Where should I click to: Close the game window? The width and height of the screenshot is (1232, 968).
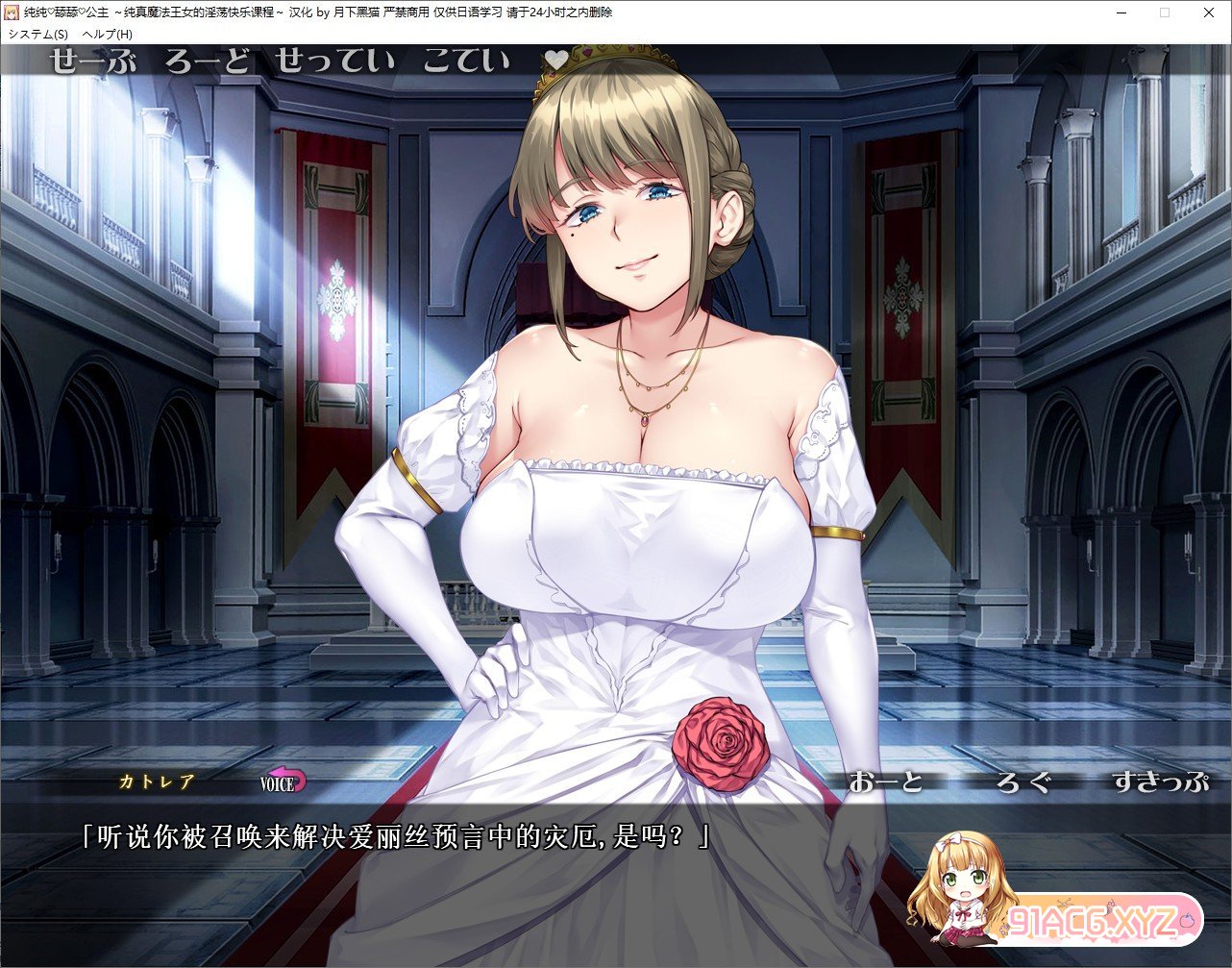1209,12
